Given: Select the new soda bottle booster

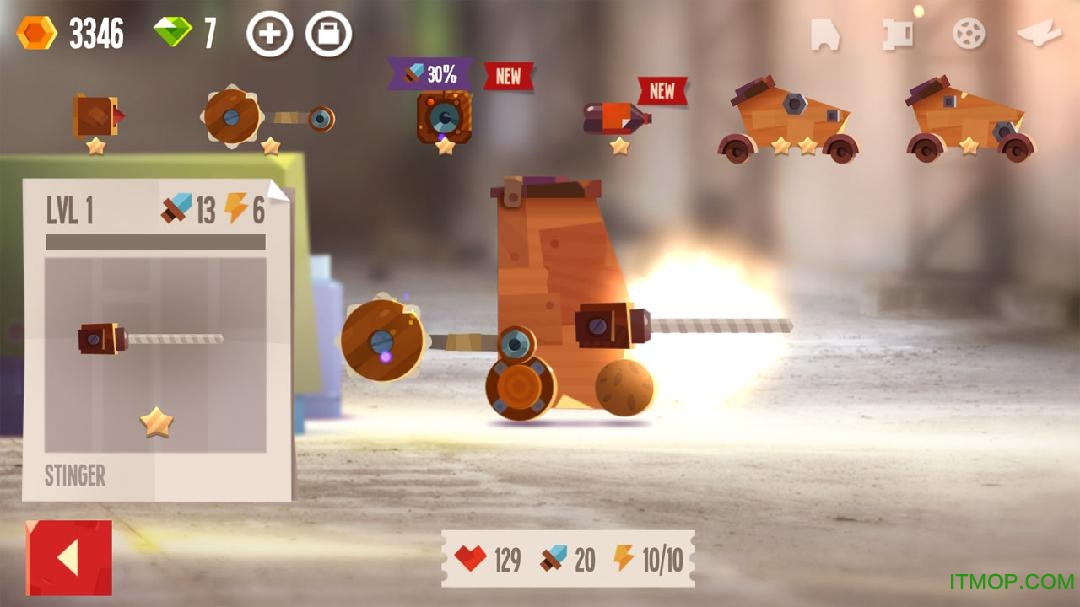Looking at the screenshot, I should [x=618, y=118].
